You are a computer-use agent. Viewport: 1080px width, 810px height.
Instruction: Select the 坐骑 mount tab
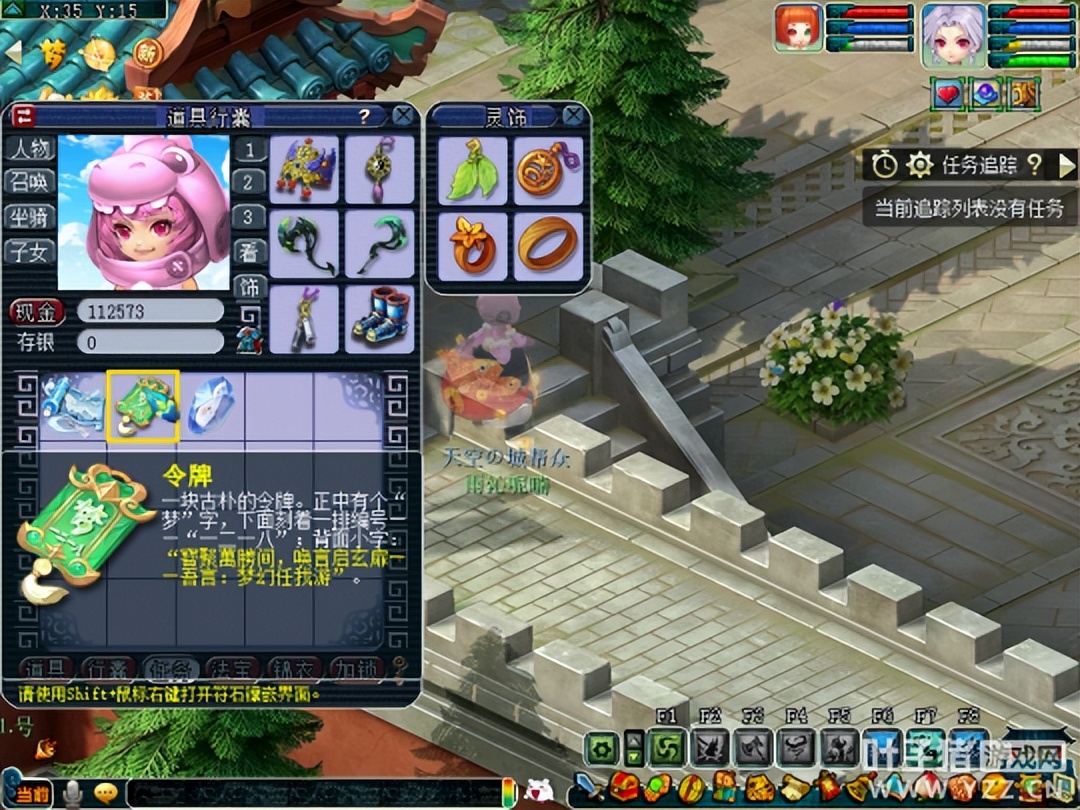point(28,217)
